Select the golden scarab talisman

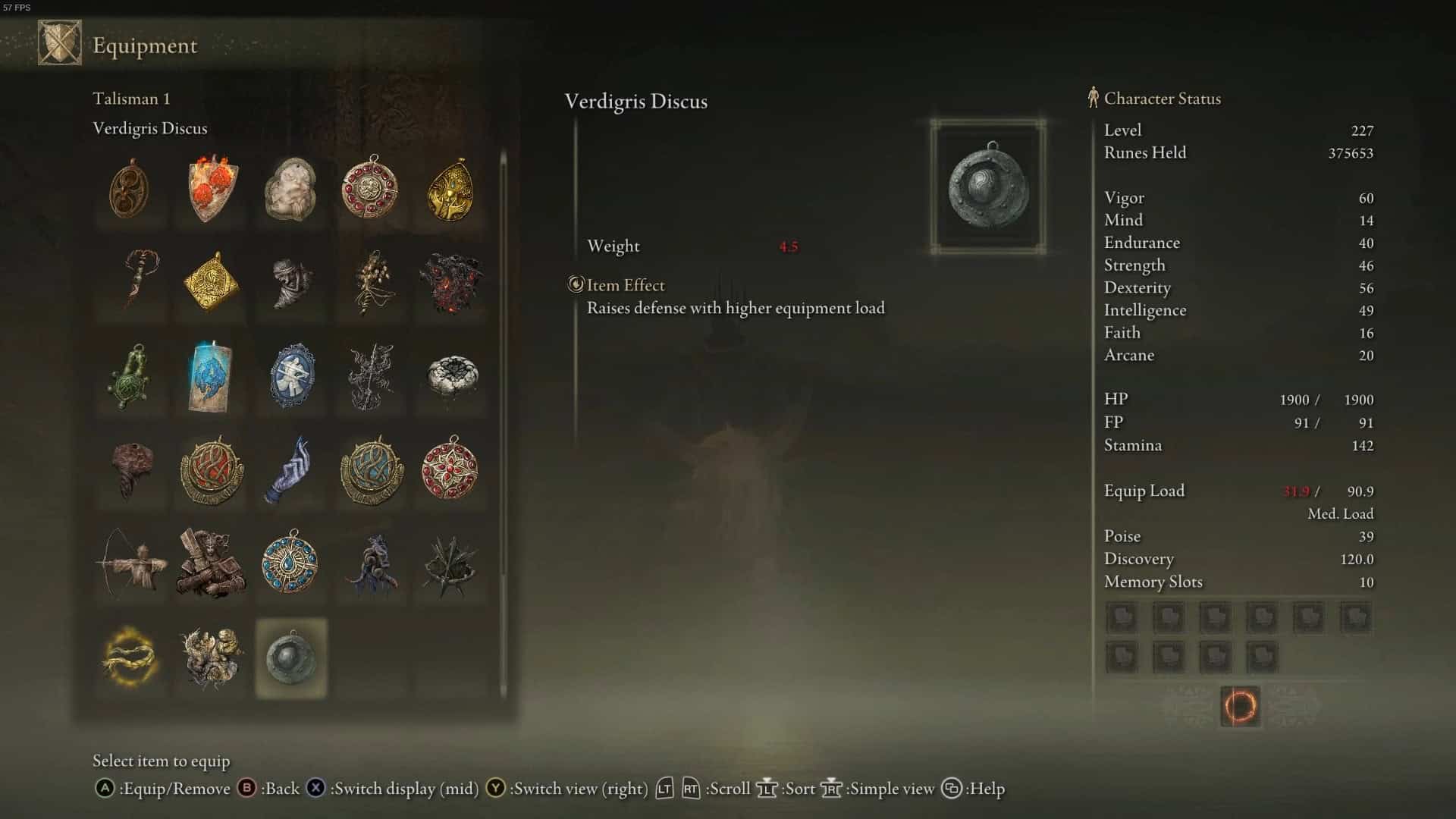click(450, 188)
